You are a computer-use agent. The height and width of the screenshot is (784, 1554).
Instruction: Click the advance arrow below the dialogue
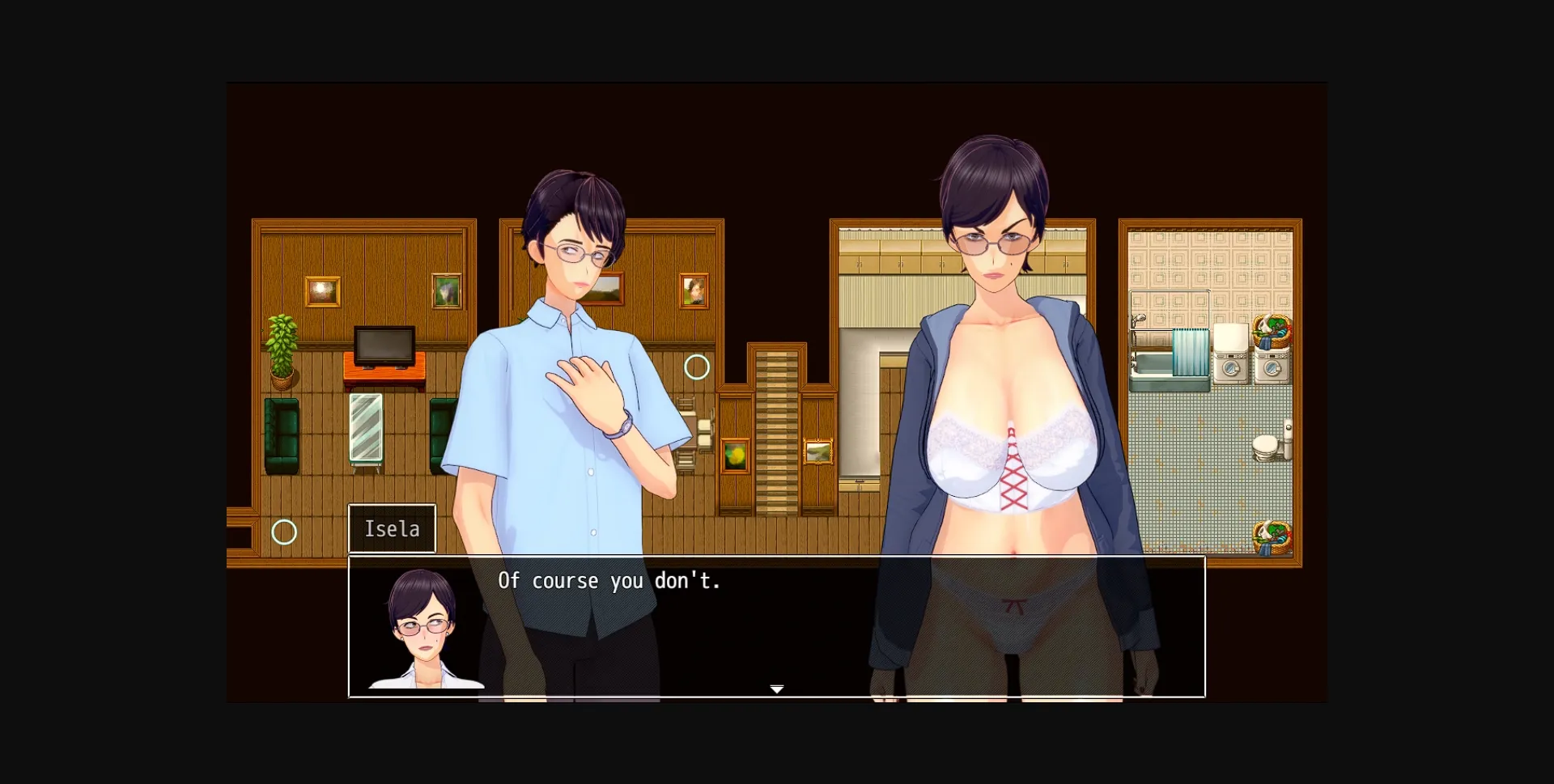point(776,687)
